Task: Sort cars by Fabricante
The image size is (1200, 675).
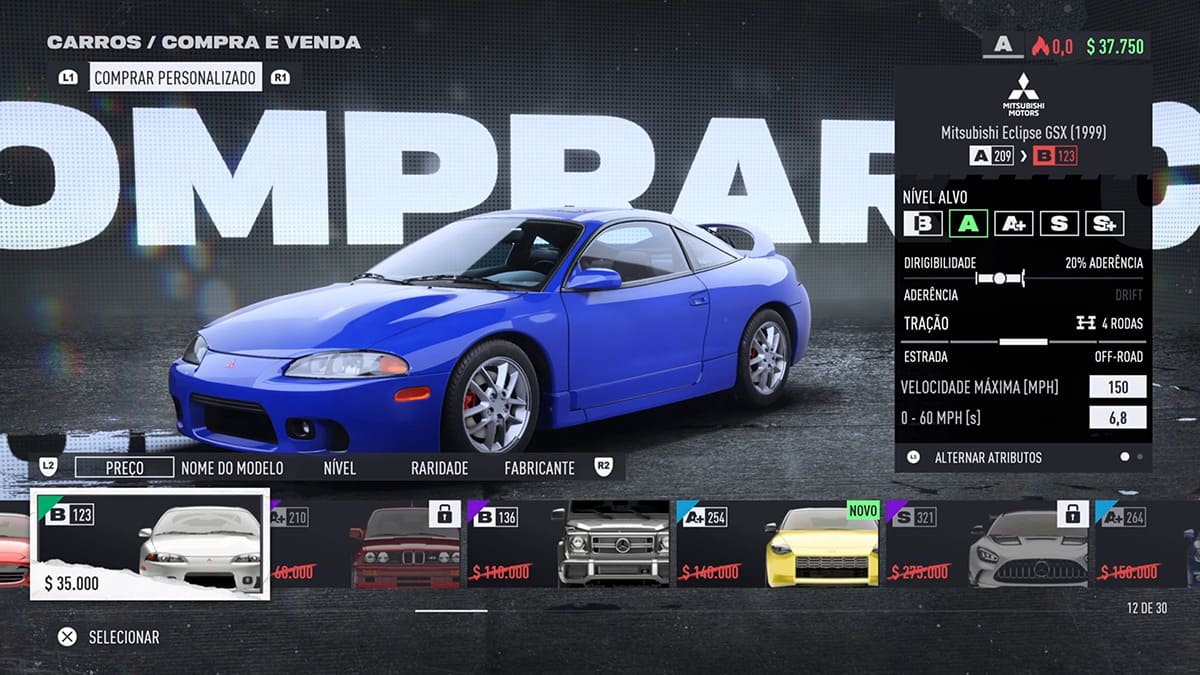Action: [539, 467]
